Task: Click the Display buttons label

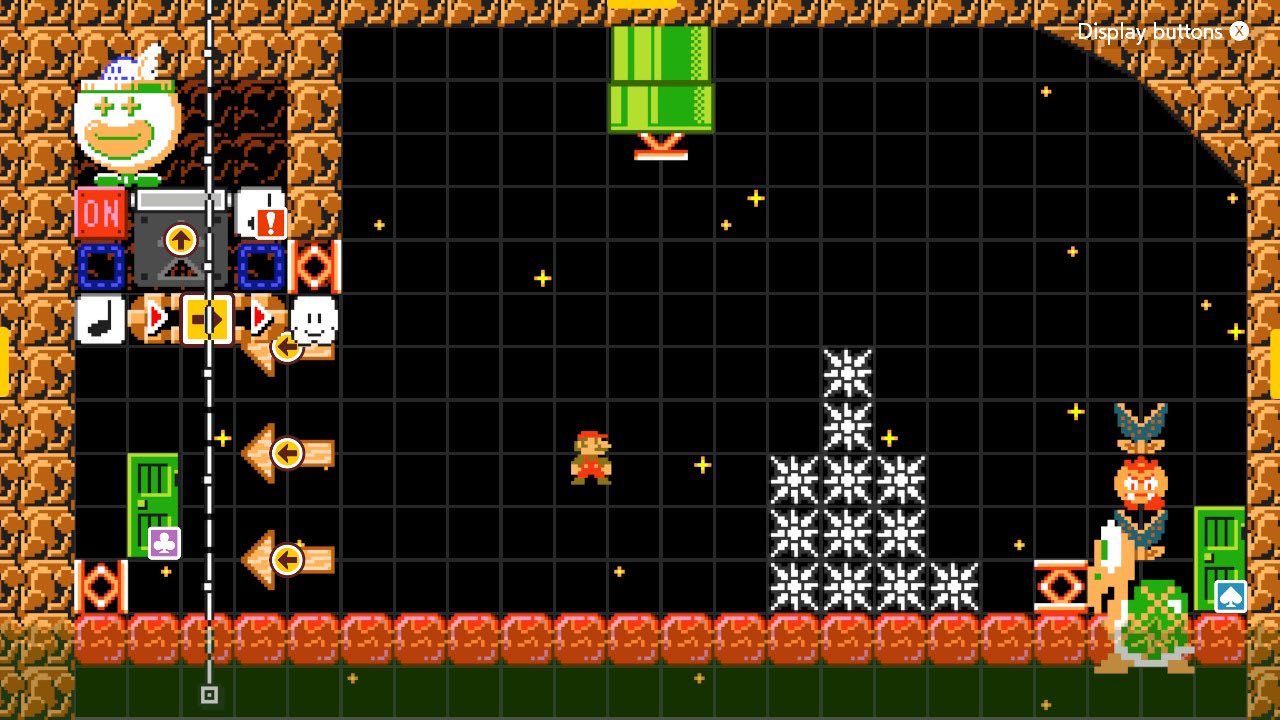Action: click(x=1150, y=31)
